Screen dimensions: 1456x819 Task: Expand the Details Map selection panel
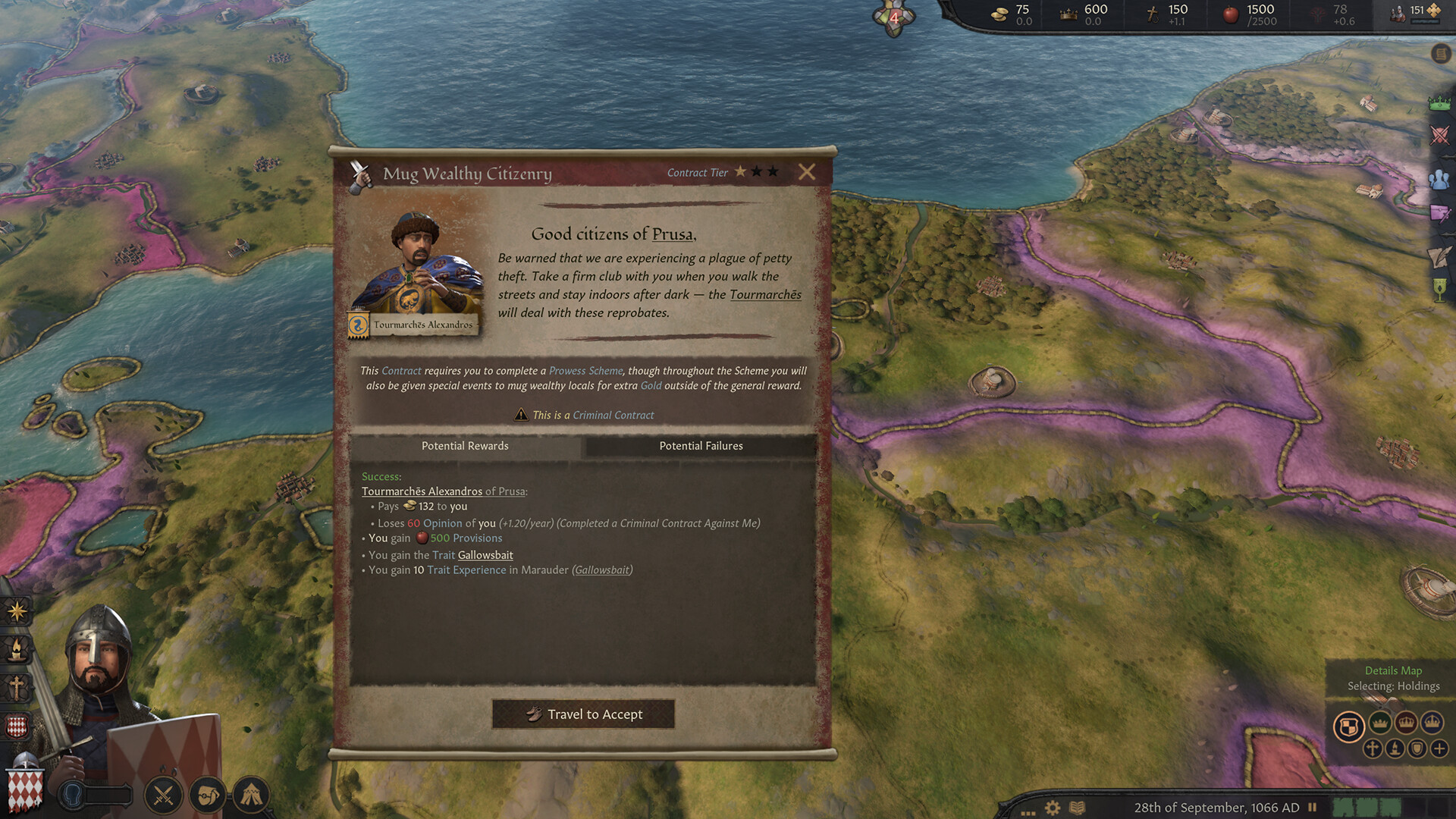click(1393, 670)
